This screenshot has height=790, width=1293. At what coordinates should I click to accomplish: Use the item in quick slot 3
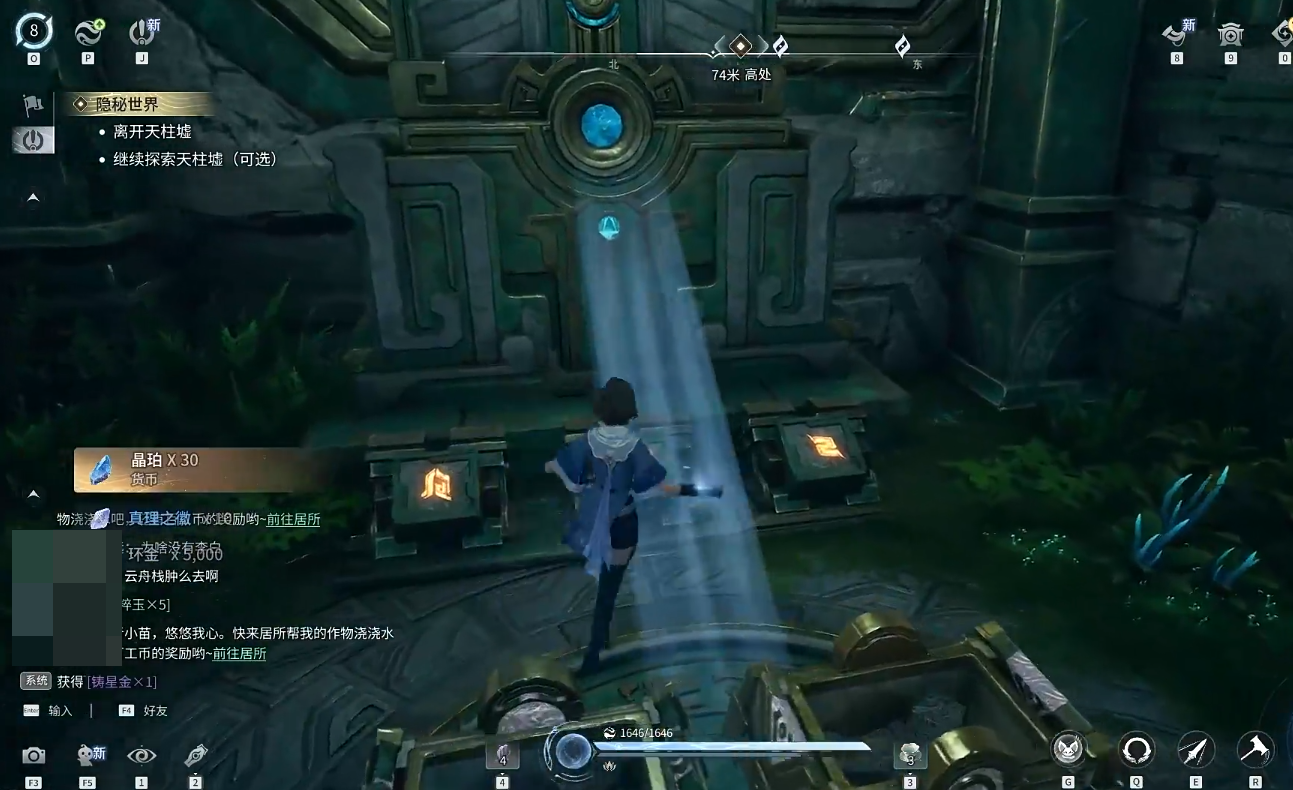click(x=910, y=754)
